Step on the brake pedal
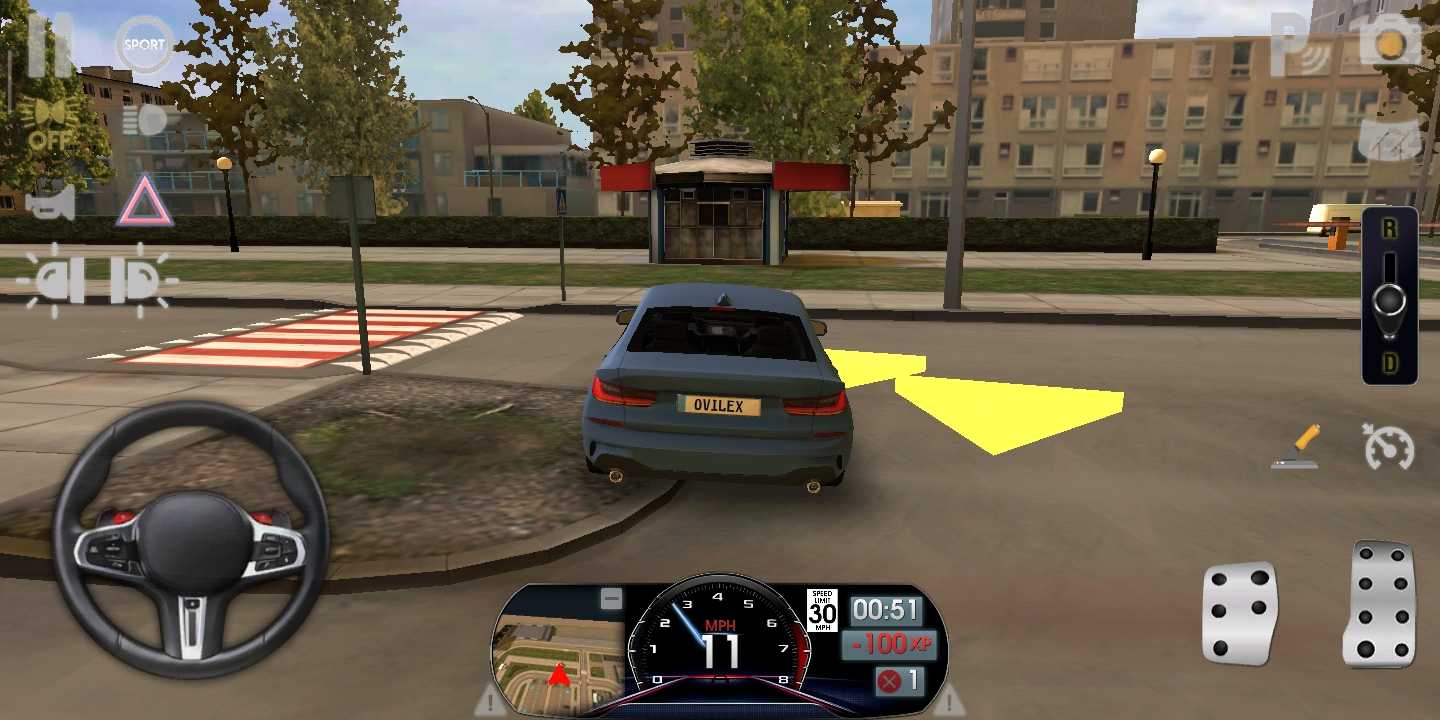This screenshot has height=720, width=1440. pos(1239,613)
